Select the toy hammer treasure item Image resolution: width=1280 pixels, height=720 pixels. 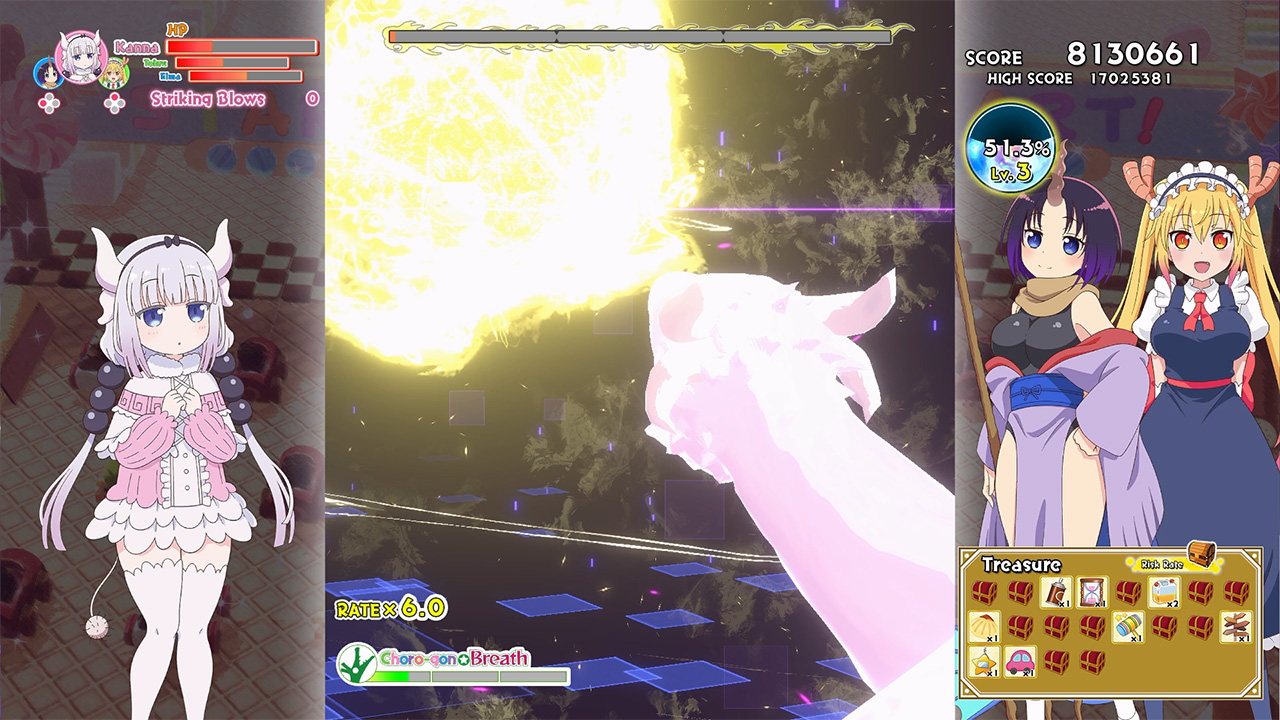pos(1130,627)
